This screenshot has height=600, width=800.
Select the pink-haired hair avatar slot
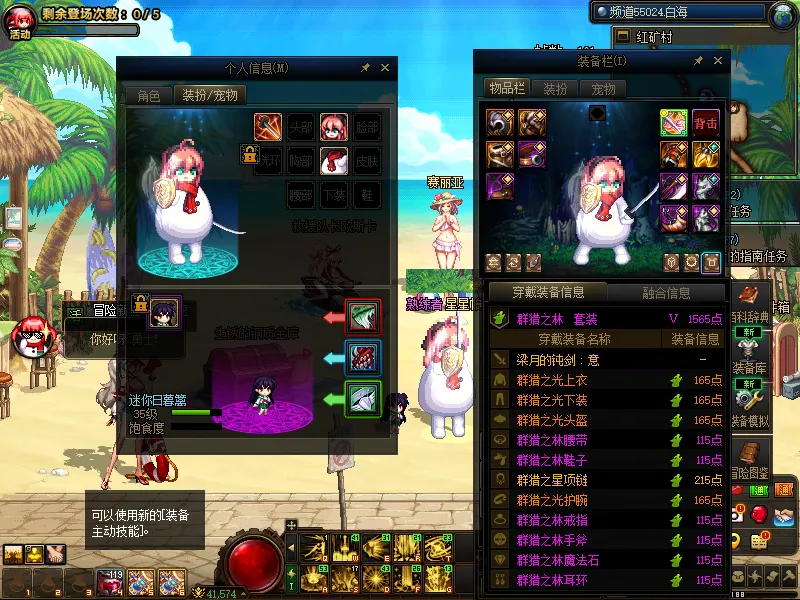pos(333,127)
